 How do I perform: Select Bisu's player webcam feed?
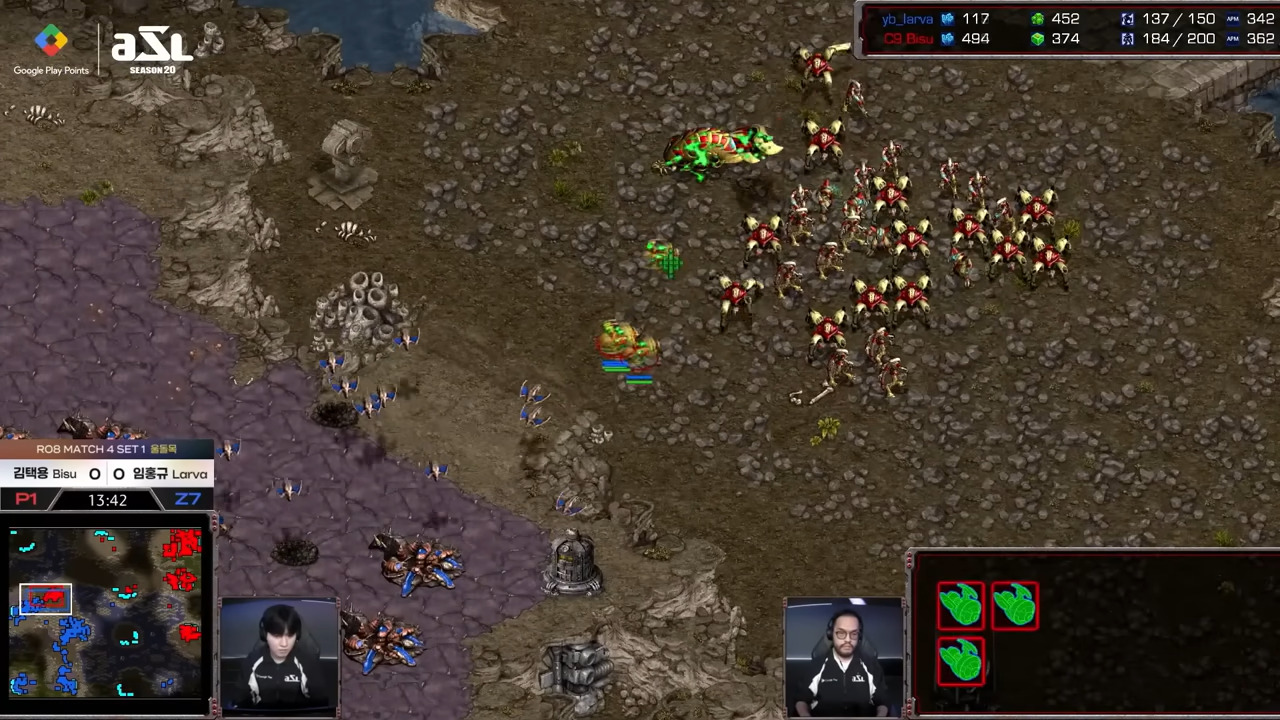(279, 657)
